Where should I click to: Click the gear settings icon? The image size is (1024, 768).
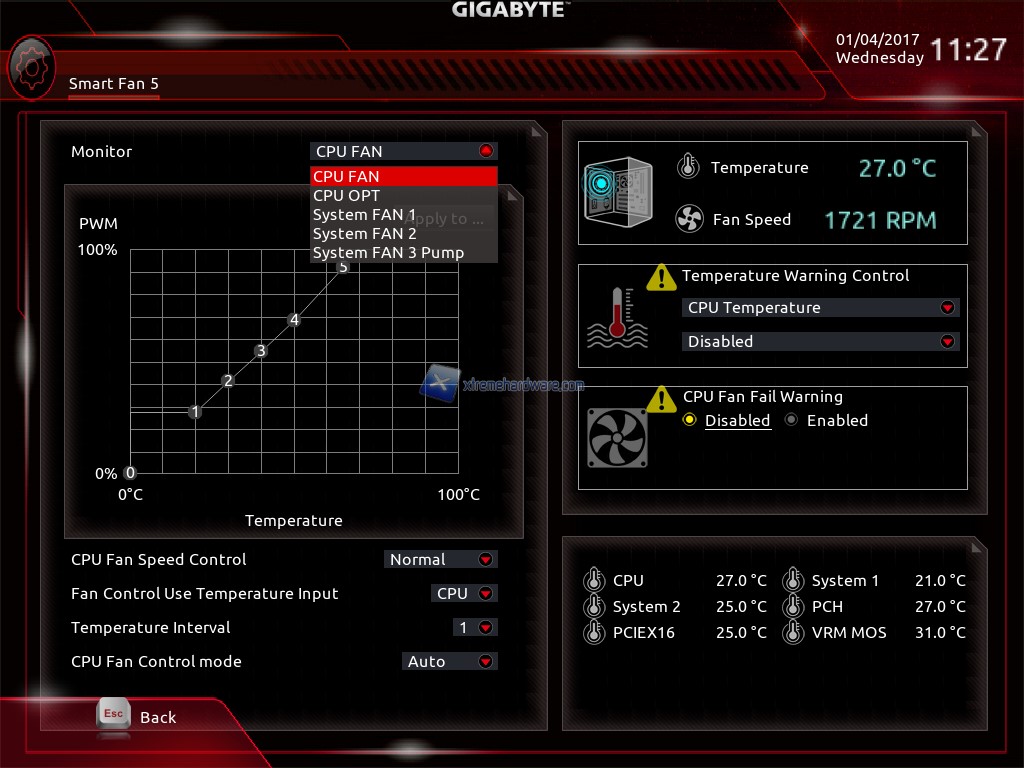[31, 67]
